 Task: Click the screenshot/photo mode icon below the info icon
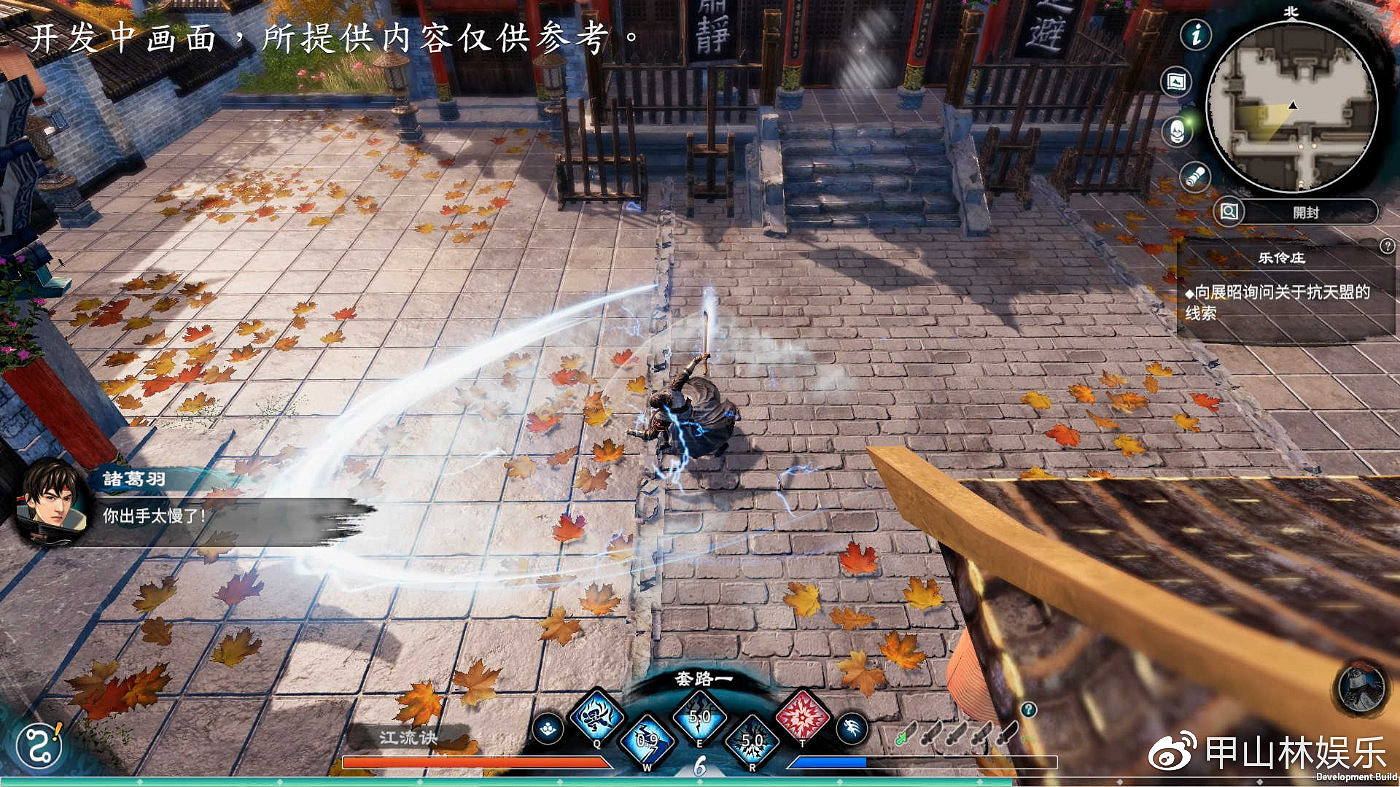1176,79
